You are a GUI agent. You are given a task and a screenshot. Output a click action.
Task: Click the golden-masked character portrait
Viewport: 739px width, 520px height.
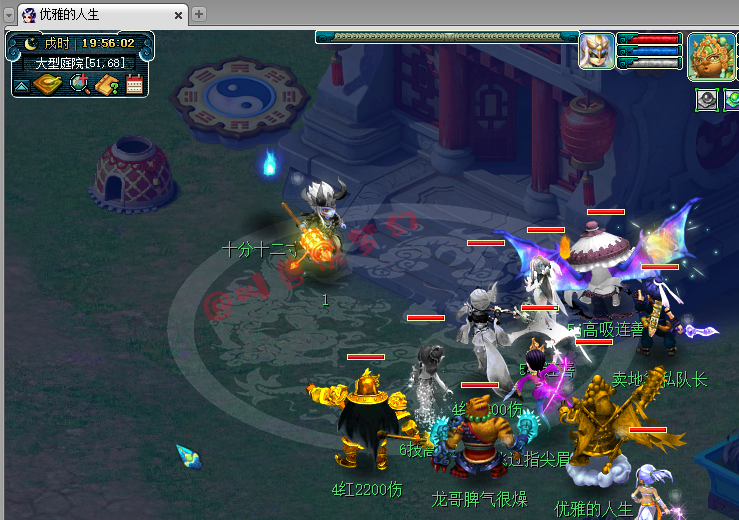point(711,56)
